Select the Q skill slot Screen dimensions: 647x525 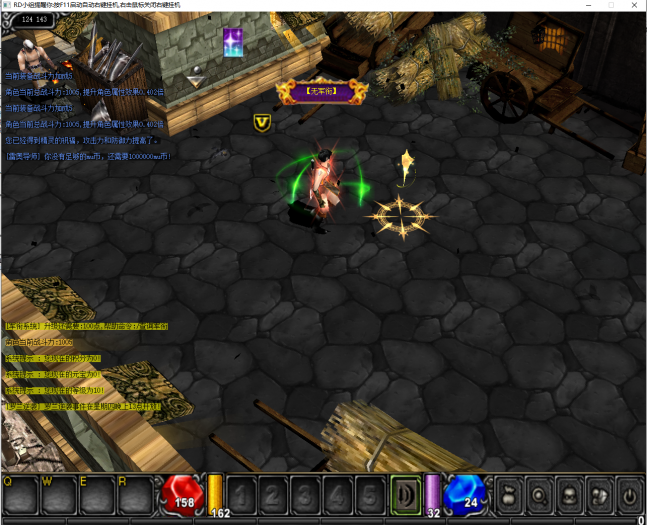pos(20,495)
